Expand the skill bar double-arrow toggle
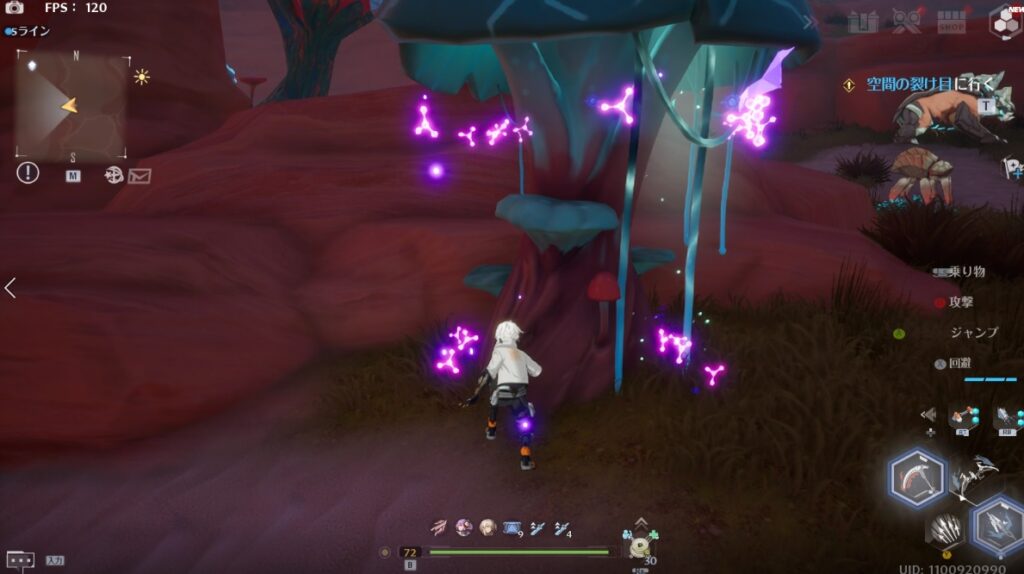1024x574 pixels. click(929, 414)
